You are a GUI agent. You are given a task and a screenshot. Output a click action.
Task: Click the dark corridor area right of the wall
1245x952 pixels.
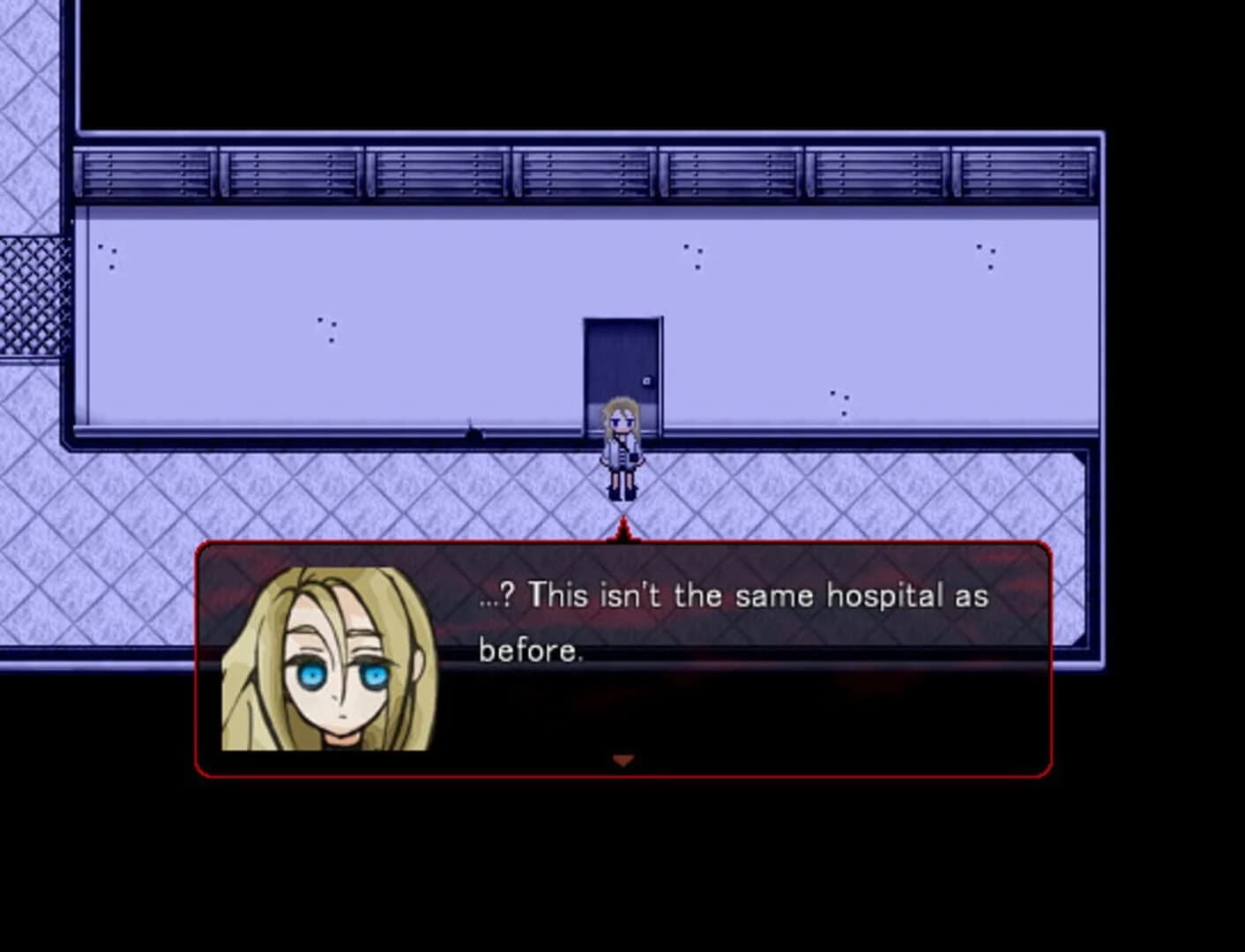[1173, 353]
